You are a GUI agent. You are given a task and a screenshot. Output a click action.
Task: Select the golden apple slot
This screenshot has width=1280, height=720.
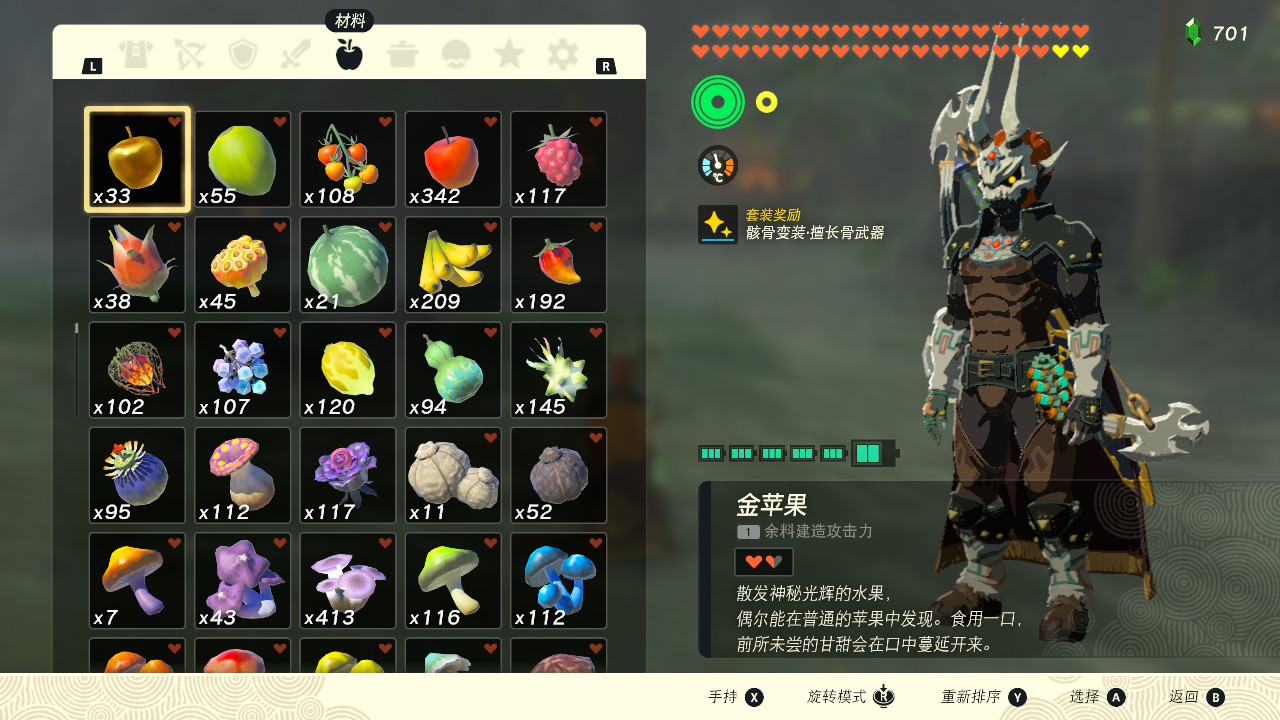point(137,160)
